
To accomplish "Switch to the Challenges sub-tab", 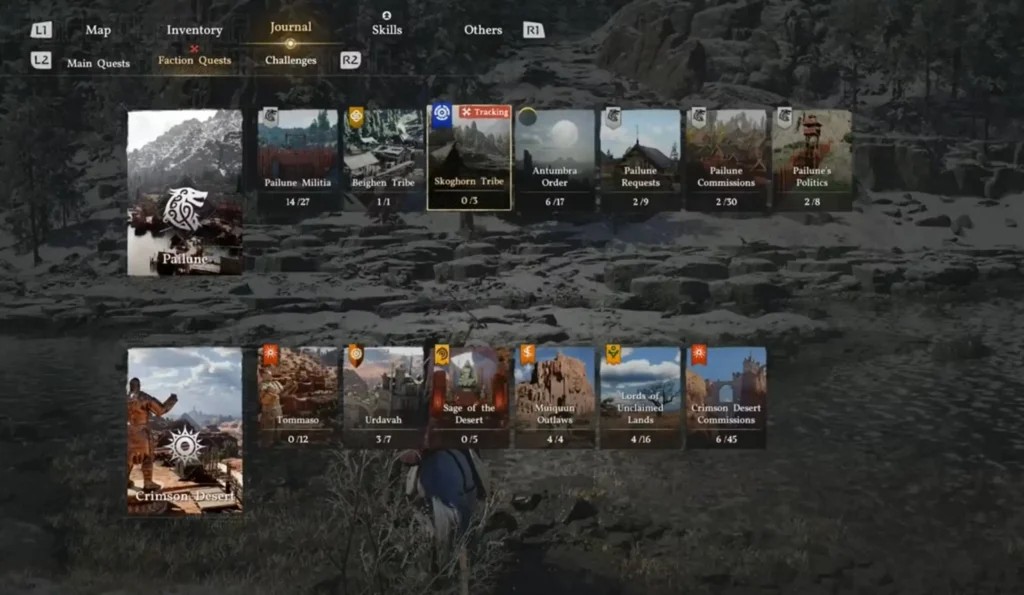I will point(291,60).
